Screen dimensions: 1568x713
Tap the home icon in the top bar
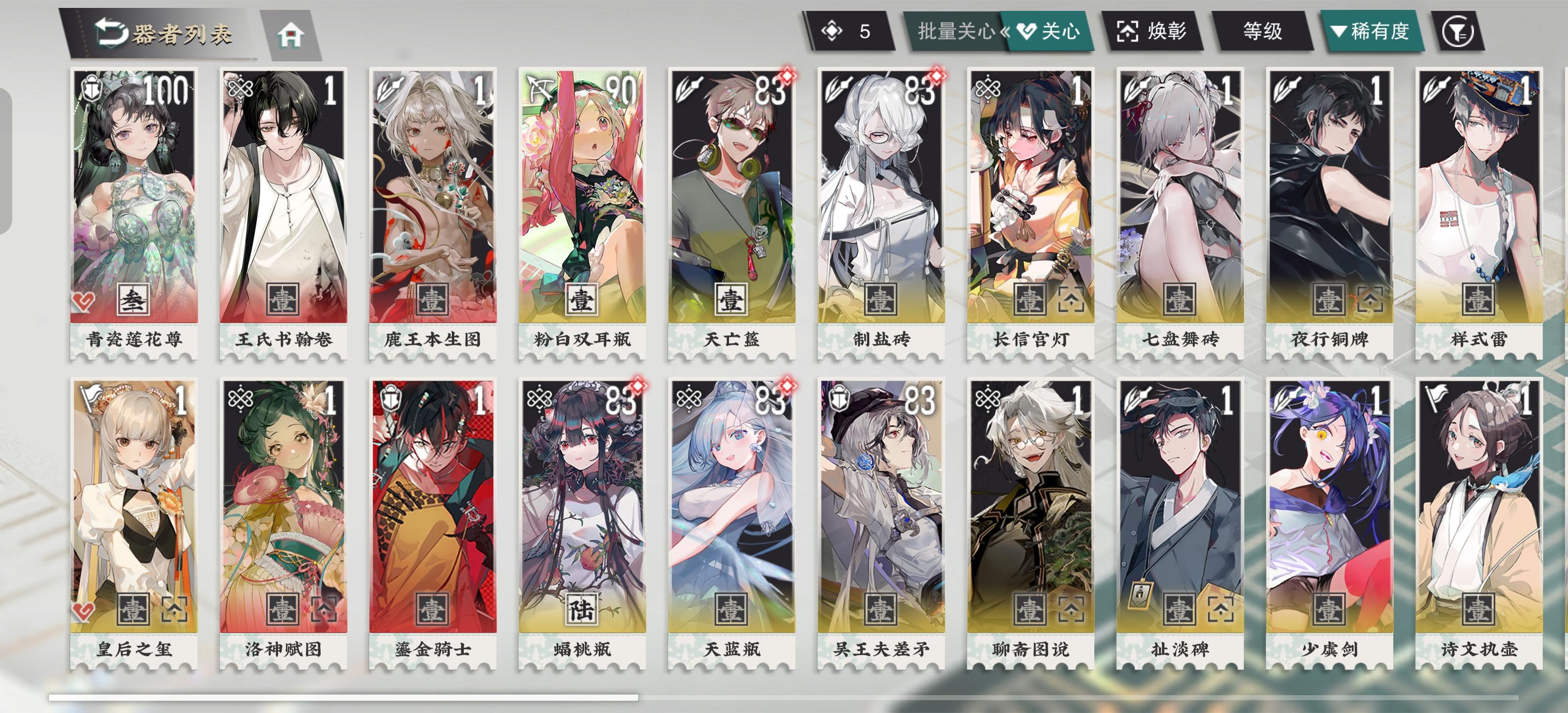[292, 35]
